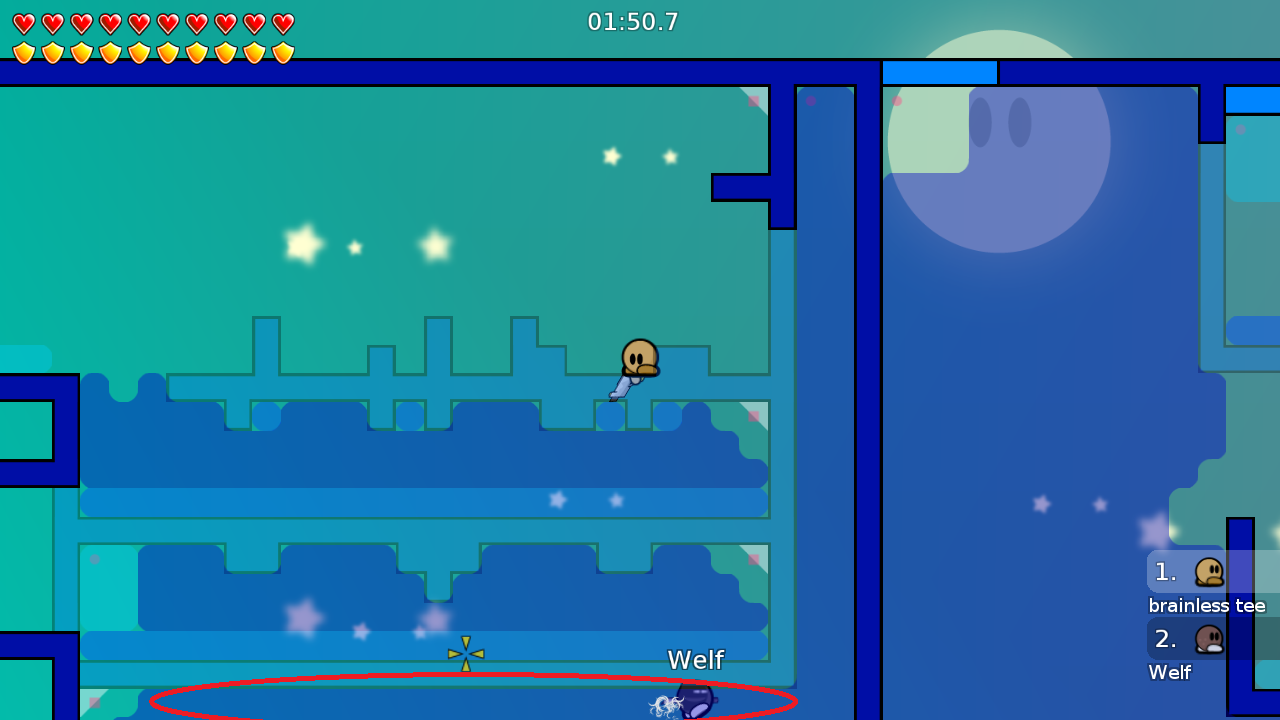
Task: Click the frozen tee inside the red circle
Action: click(x=693, y=702)
